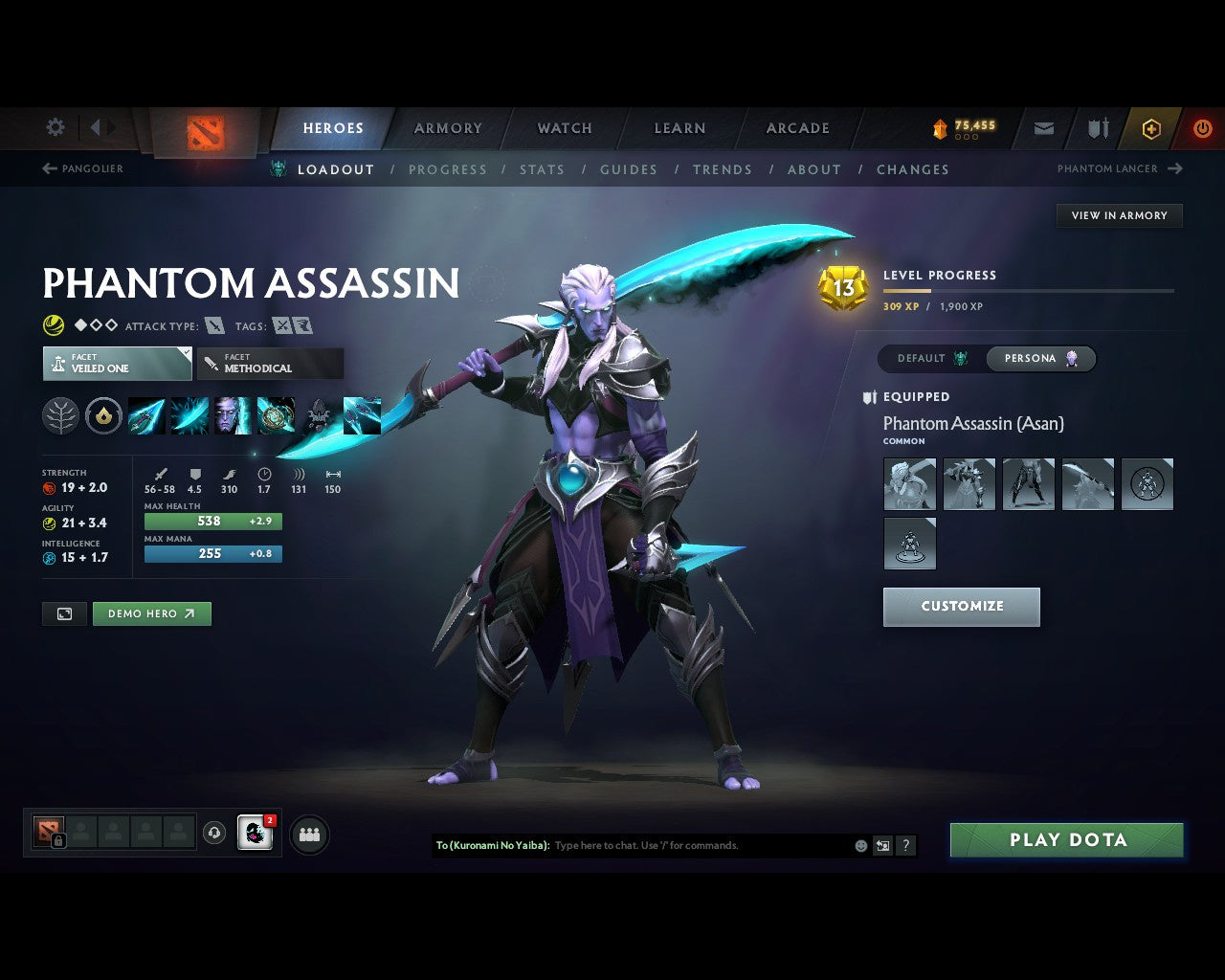
Task: Open Dota Plus hexagon icon in top bar
Action: click(1151, 128)
